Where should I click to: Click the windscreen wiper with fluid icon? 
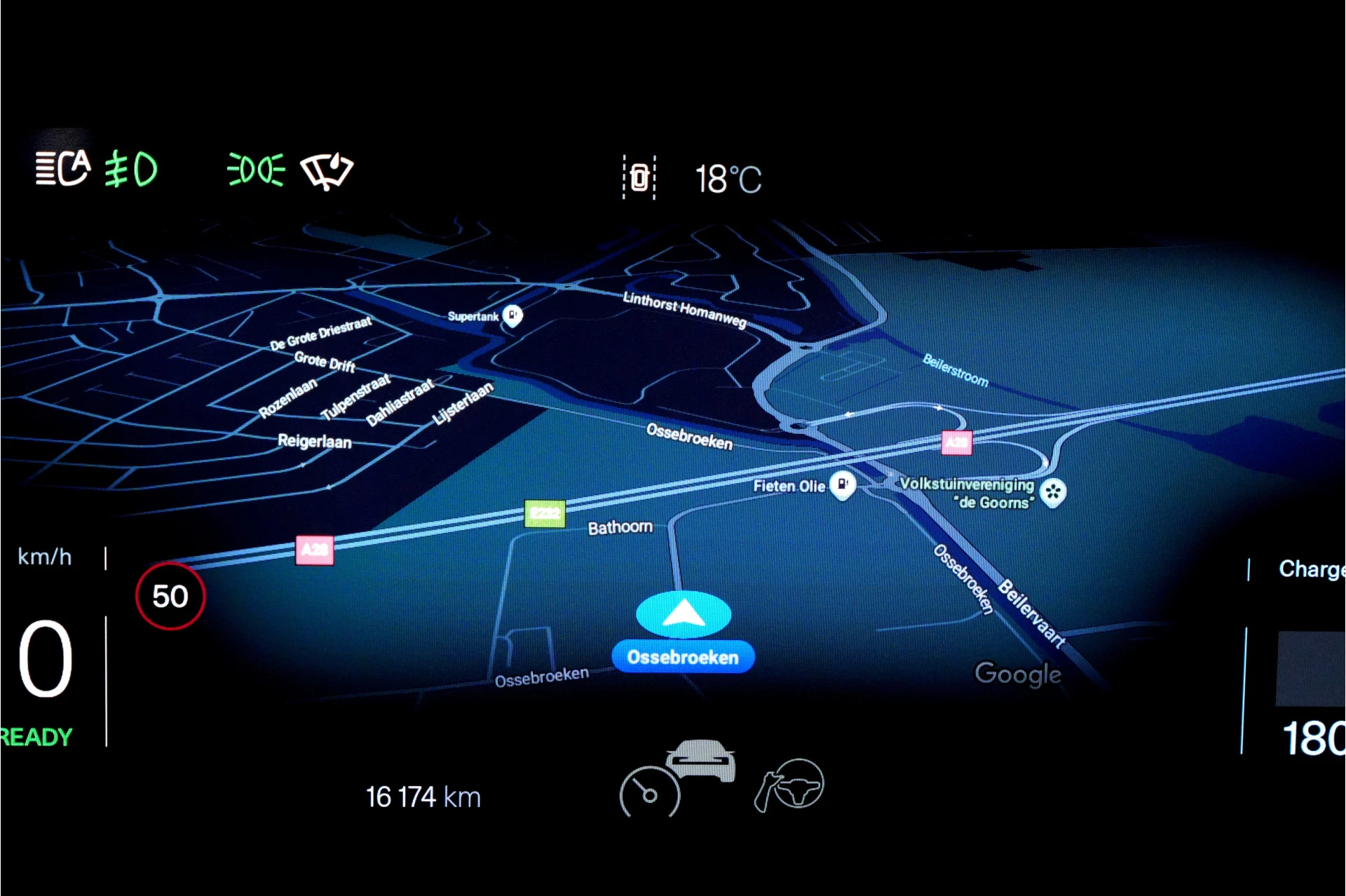coord(327,170)
